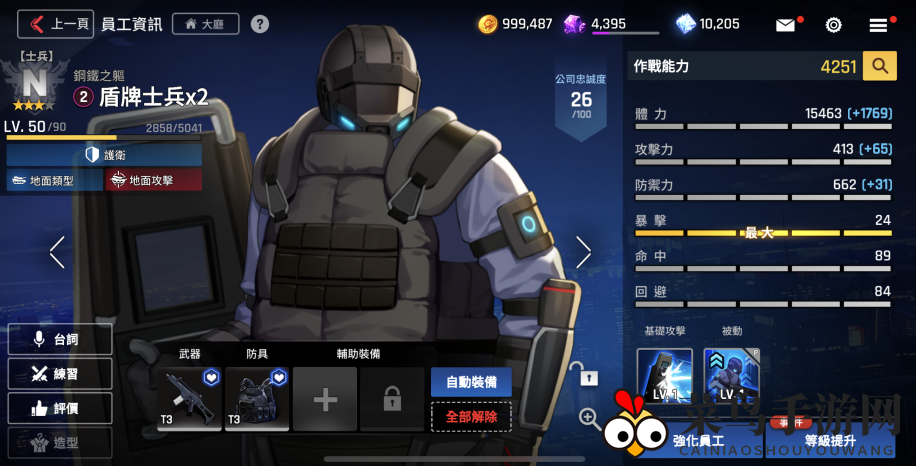Return to the 大廳 lobby
The width and height of the screenshot is (916, 466).
[x=205, y=23]
